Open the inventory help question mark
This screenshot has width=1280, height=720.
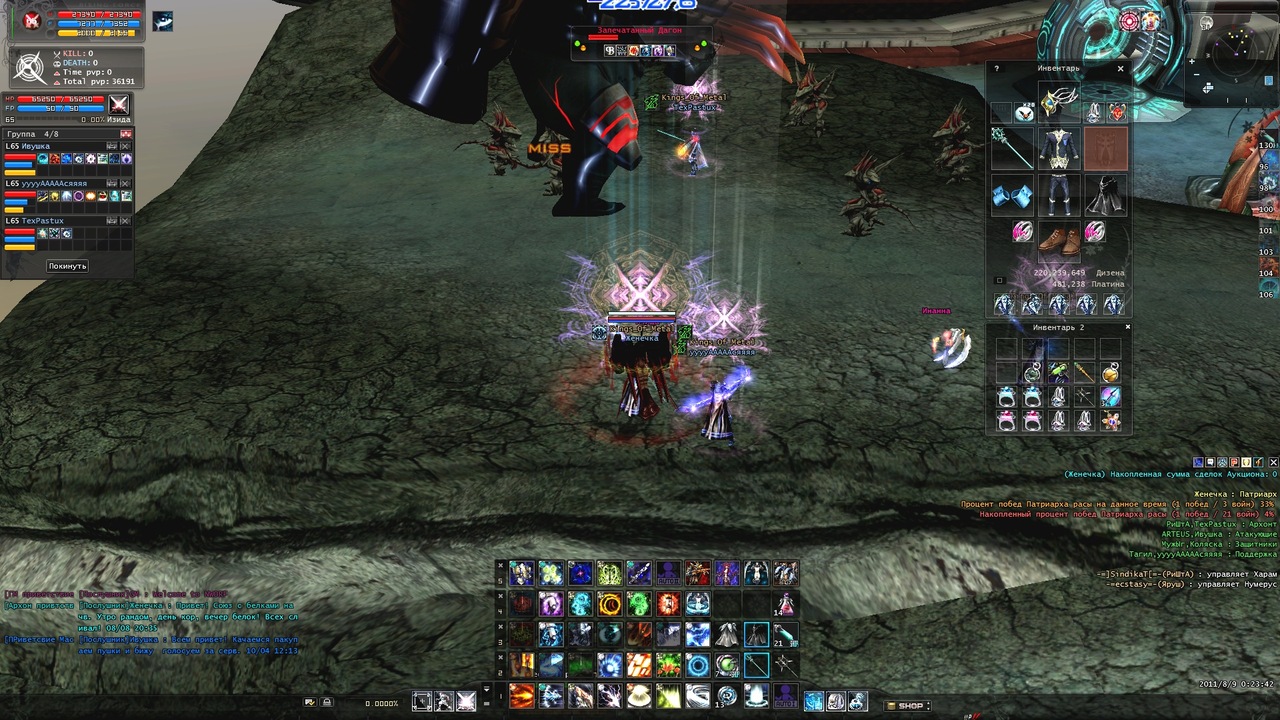tap(996, 69)
